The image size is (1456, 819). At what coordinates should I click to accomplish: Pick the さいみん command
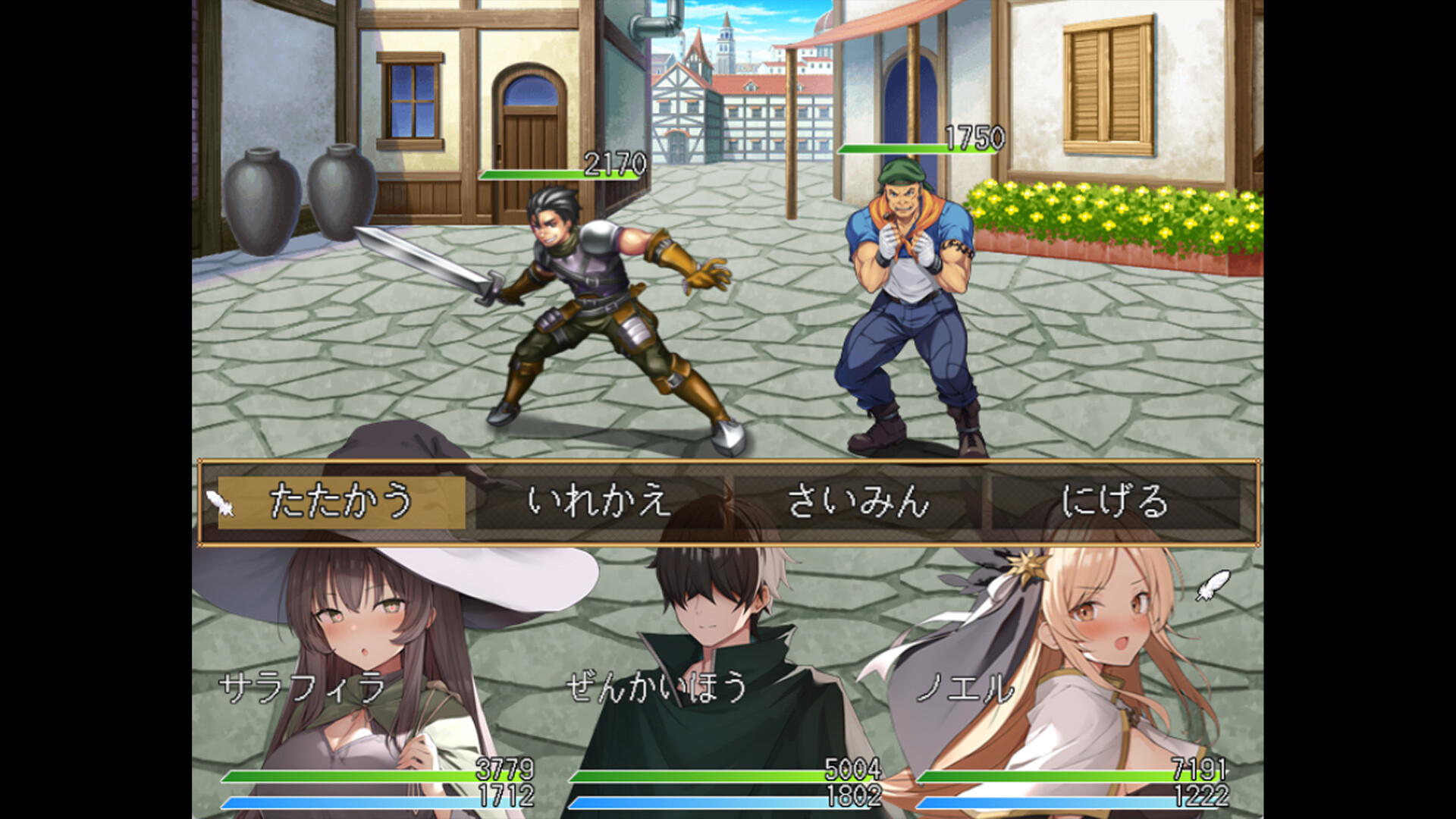(x=858, y=502)
